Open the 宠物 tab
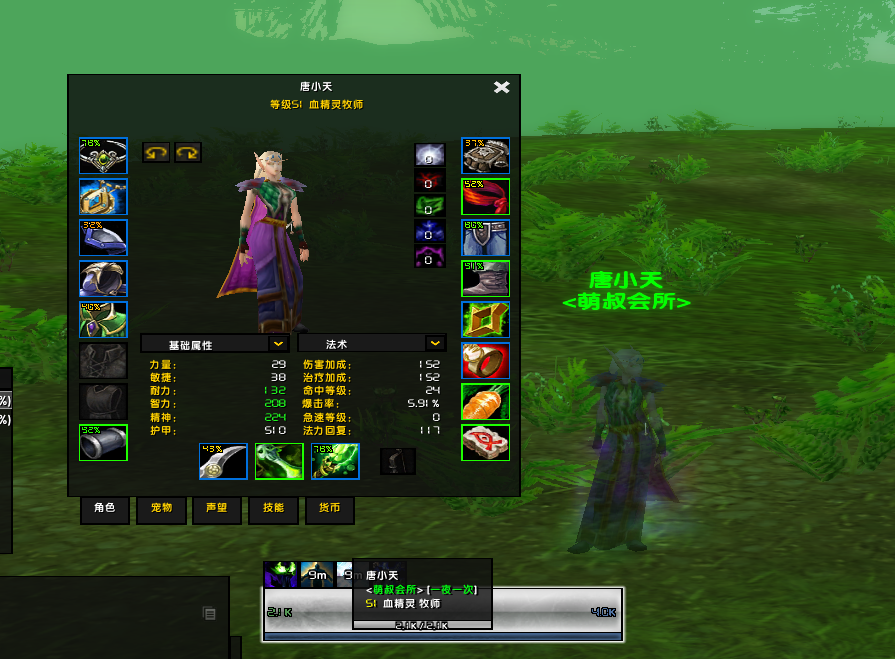Viewport: 895px width, 659px height. click(x=161, y=508)
